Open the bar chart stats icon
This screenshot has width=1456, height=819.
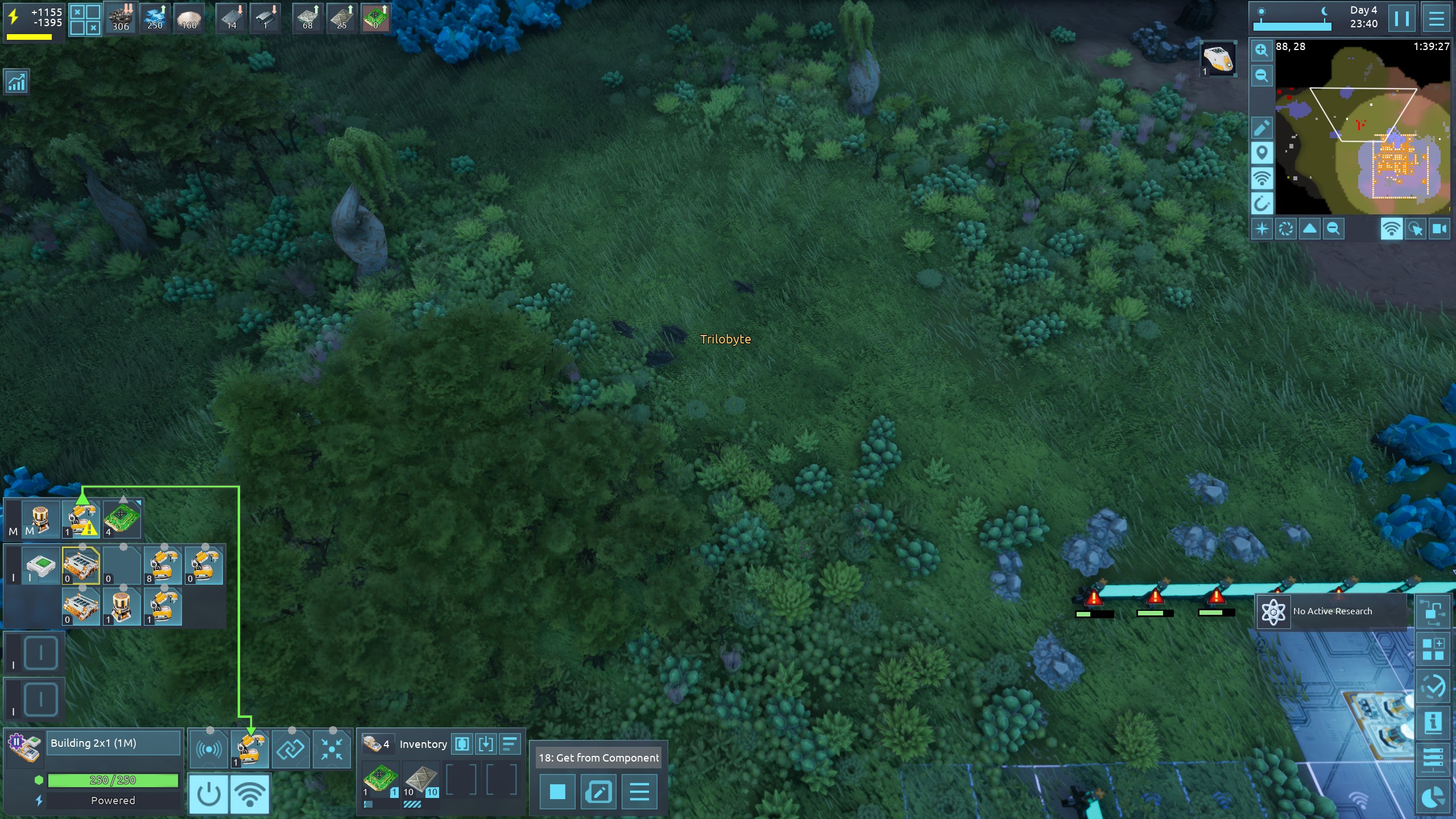(16, 82)
